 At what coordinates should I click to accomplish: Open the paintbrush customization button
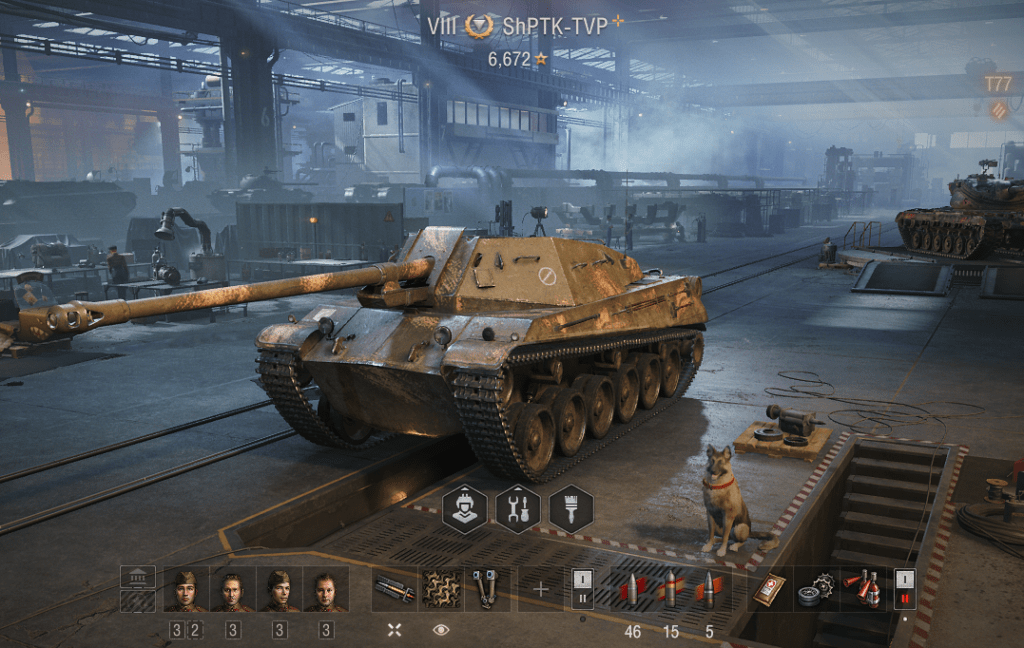pos(571,508)
